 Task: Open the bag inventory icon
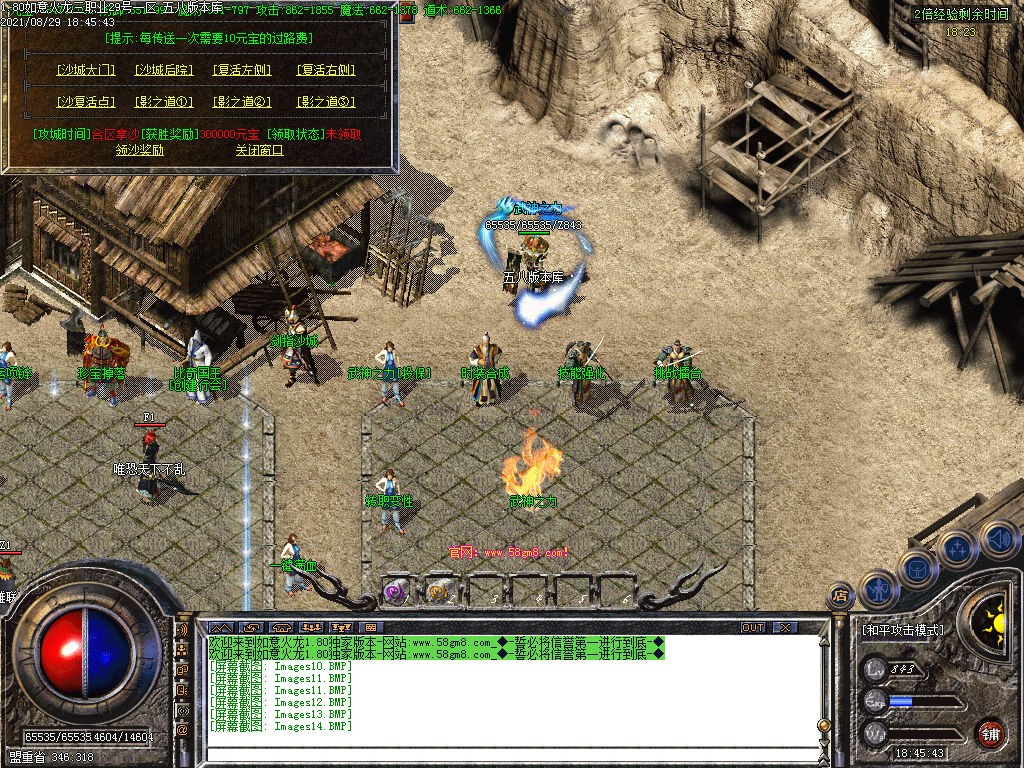click(917, 567)
